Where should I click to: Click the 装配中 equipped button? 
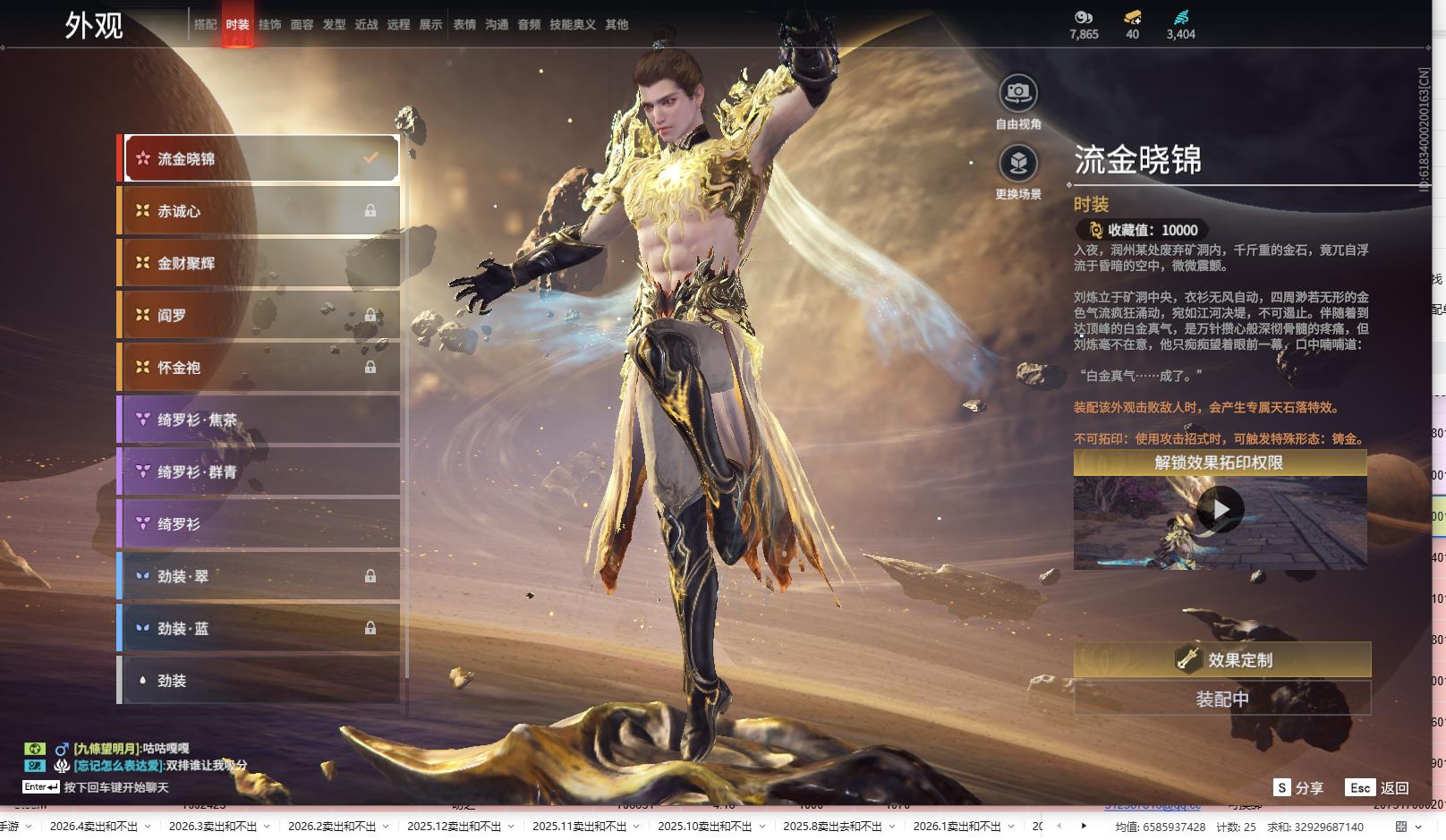pyautogui.click(x=1221, y=699)
